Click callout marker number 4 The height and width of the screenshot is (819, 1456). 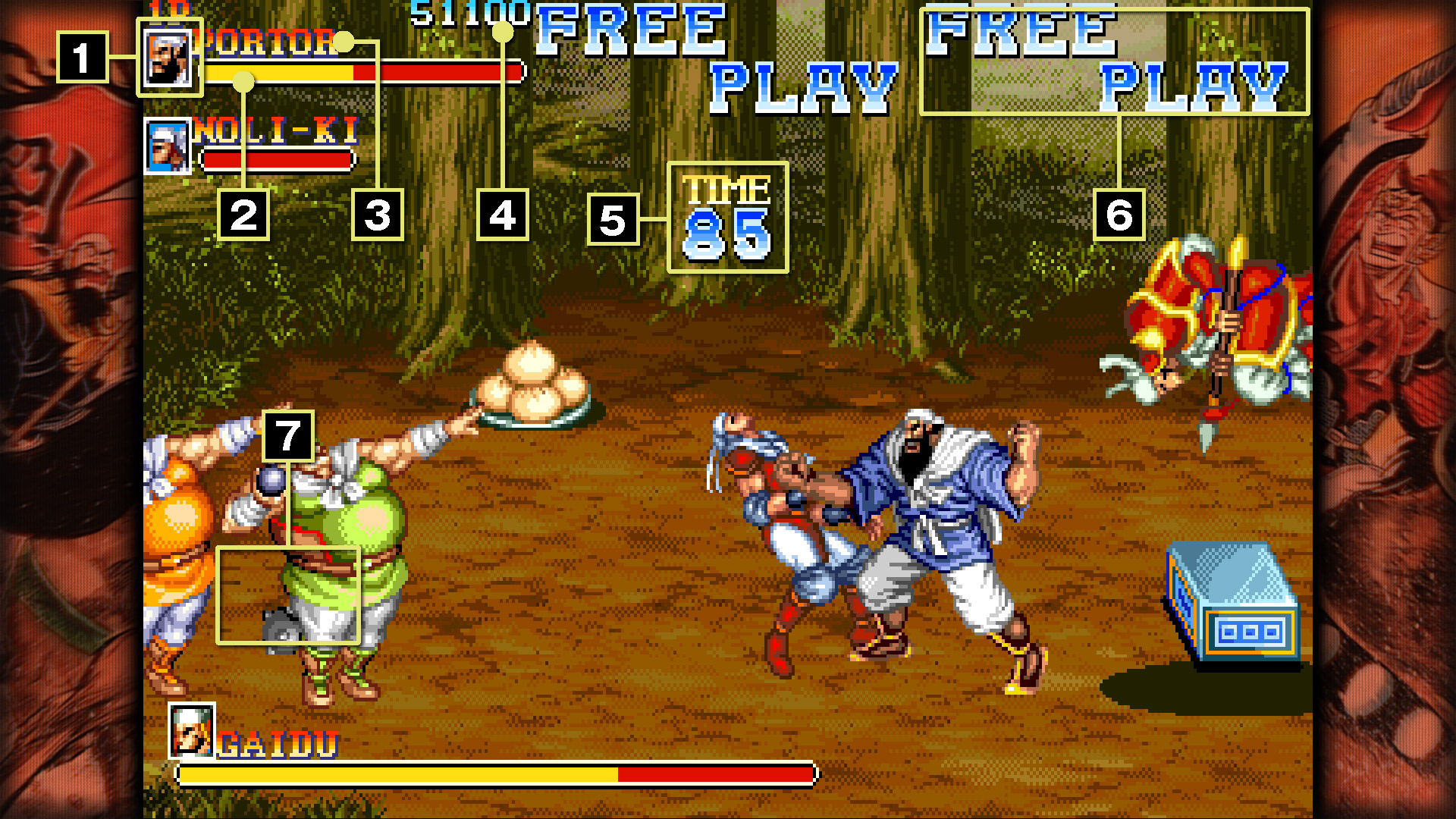click(503, 216)
